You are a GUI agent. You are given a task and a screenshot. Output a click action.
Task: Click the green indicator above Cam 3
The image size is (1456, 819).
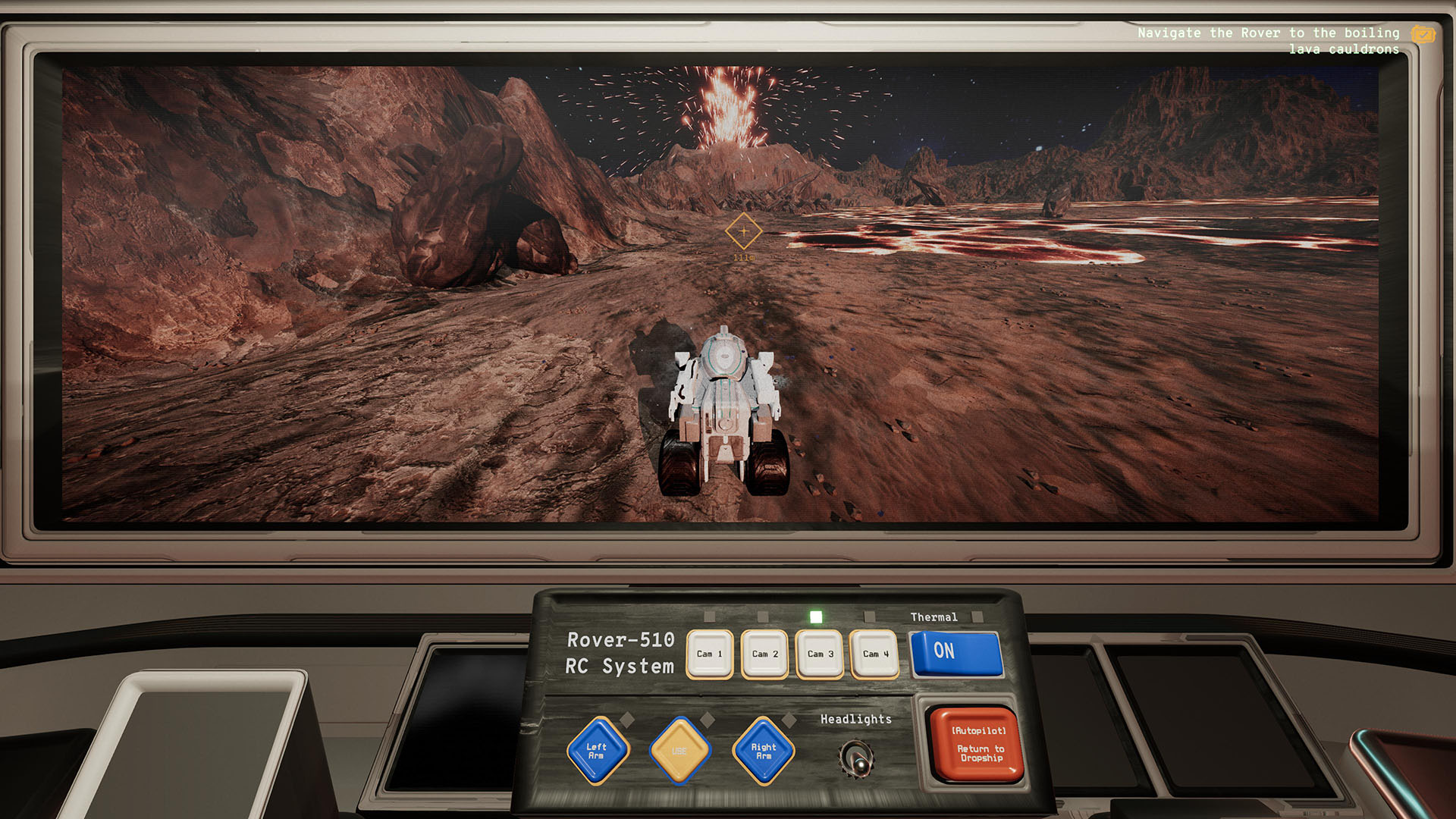point(816,618)
